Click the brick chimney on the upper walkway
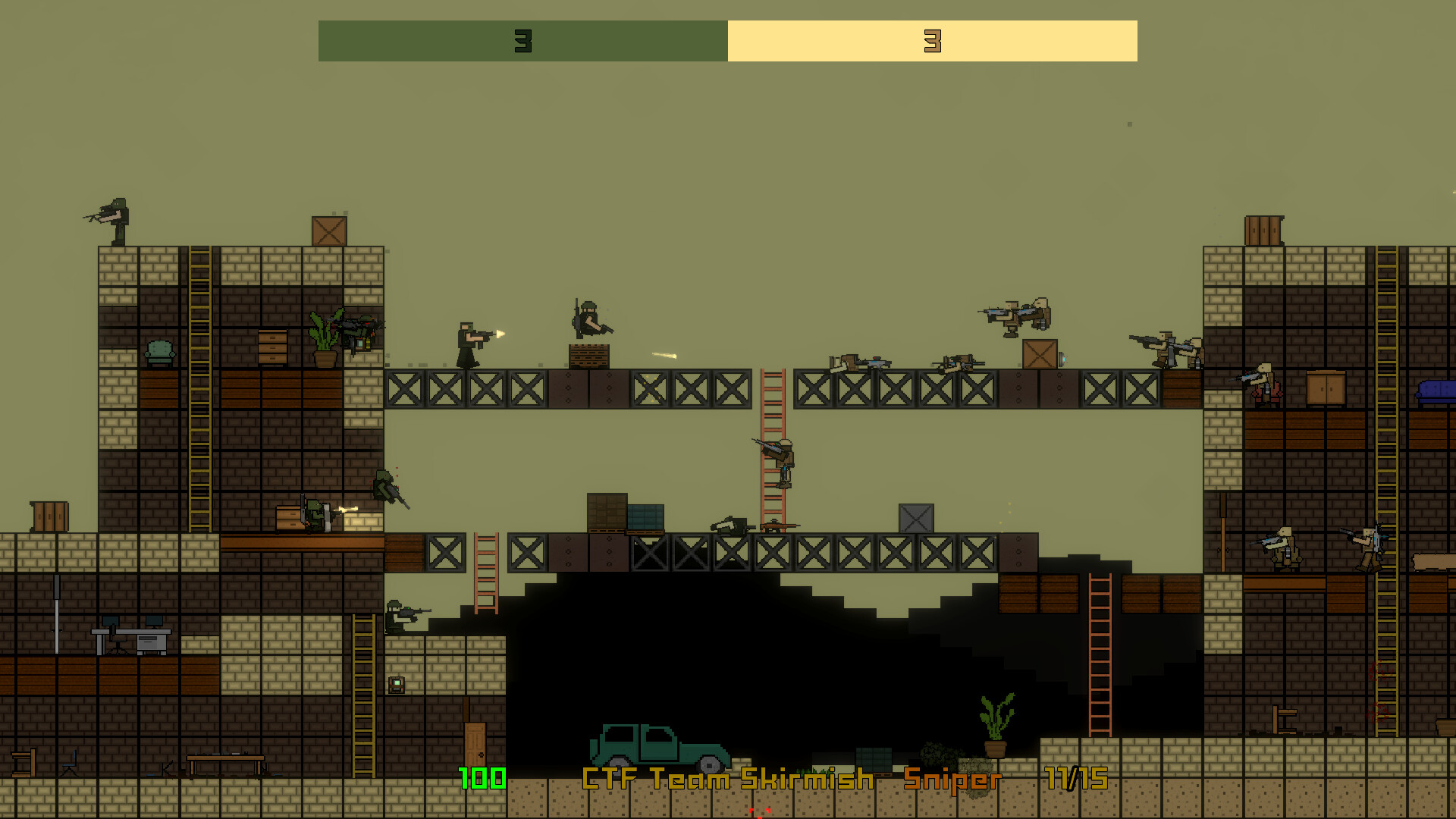This screenshot has width=1456, height=819. [589, 356]
